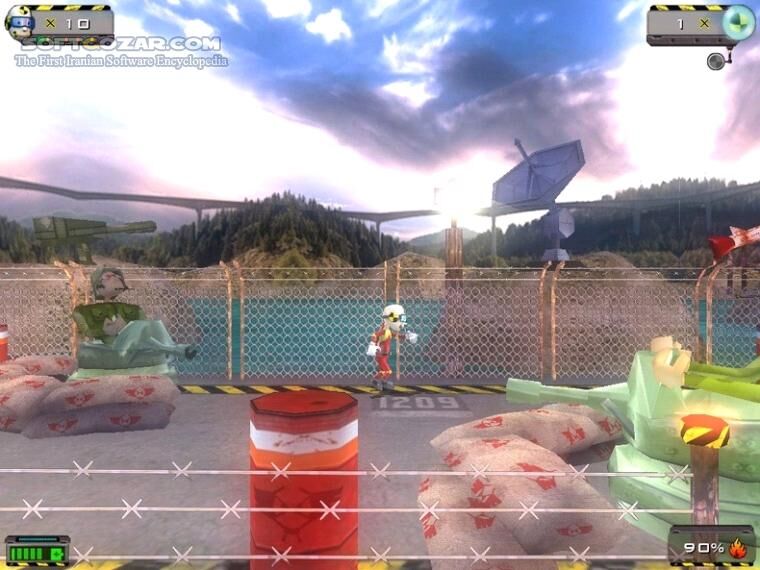The height and width of the screenshot is (570, 760).
Task: Select the green battery energy icon
Action: pos(36,551)
